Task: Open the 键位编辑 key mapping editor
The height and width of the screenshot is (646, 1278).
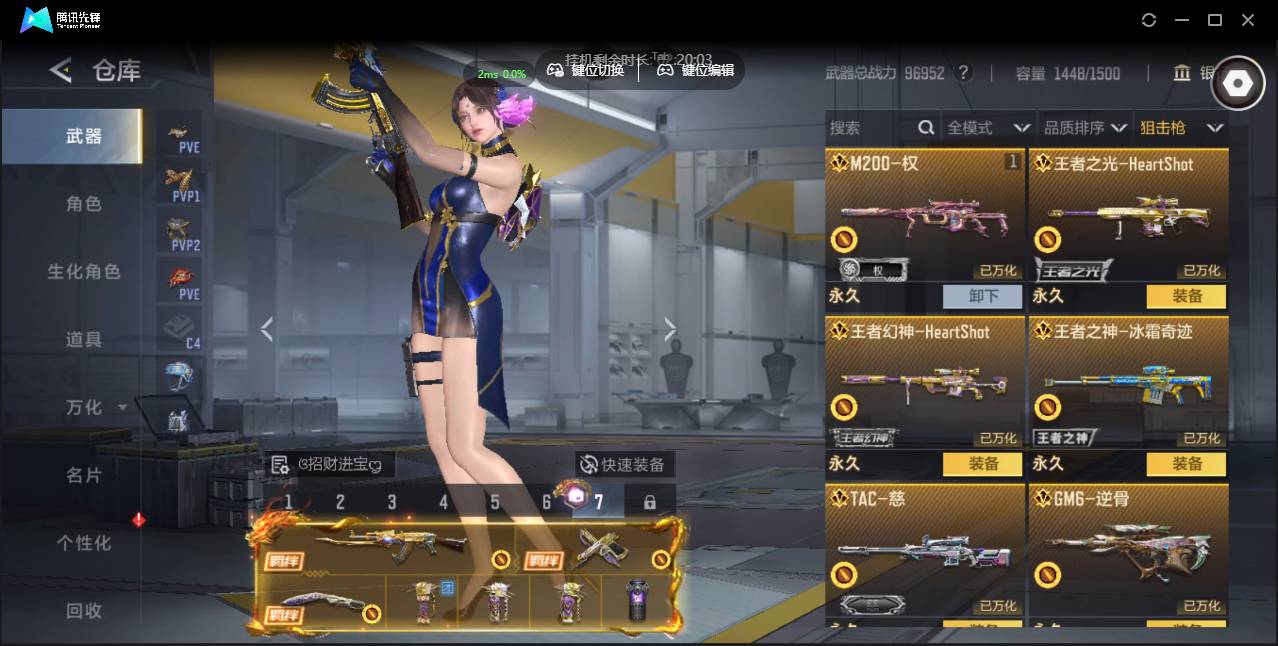Action: coord(696,70)
